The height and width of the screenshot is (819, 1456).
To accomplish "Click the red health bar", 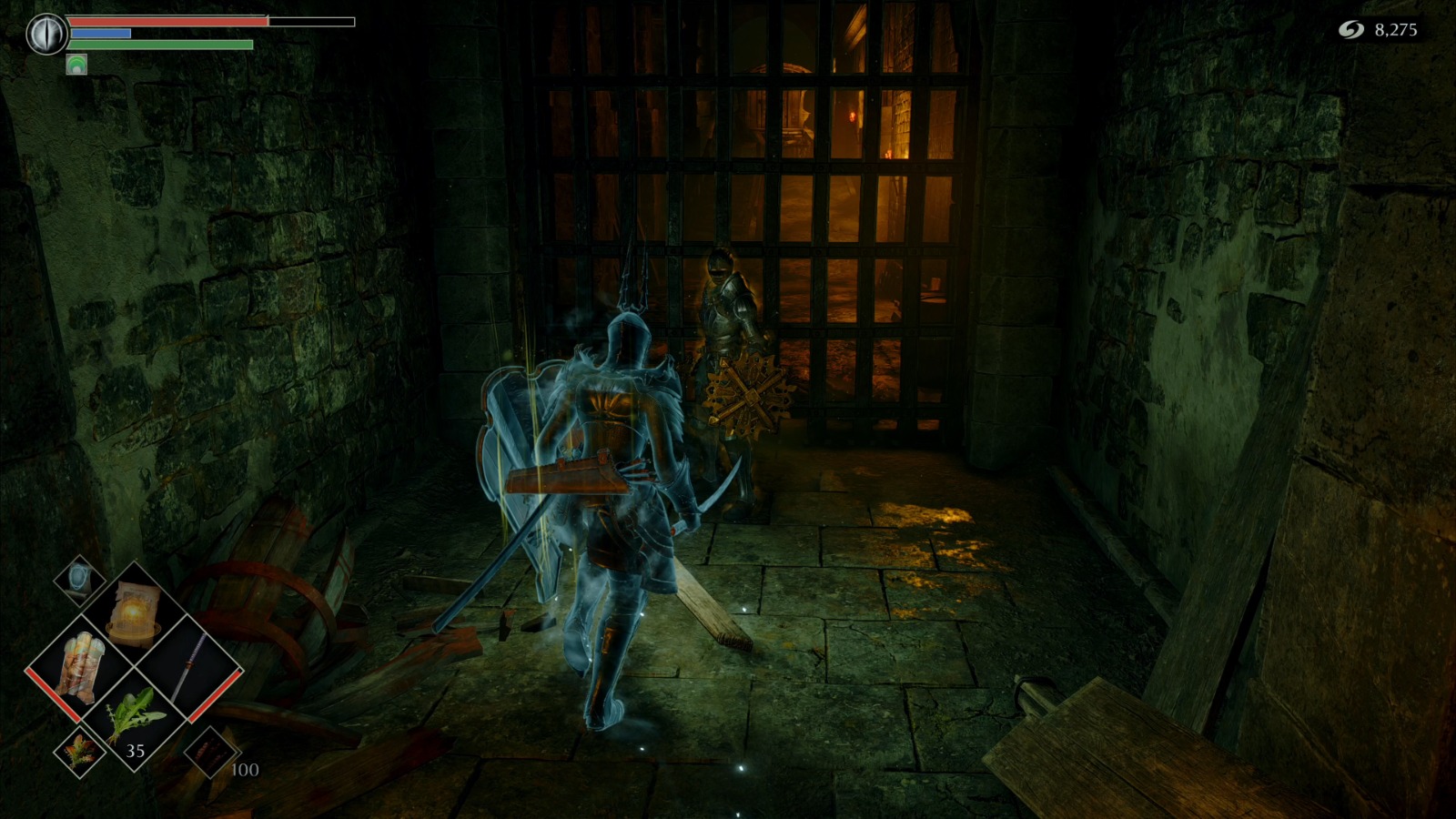I will click(x=164, y=20).
